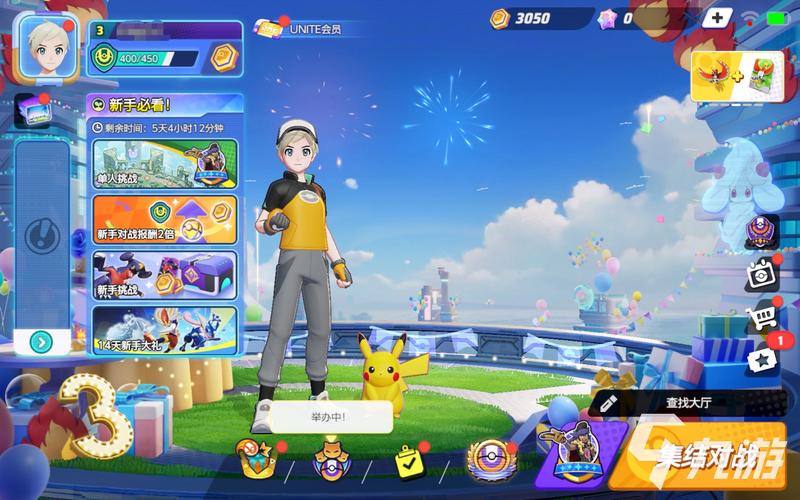800x500 pixels.
Task: Open the 新手对战报酬2倍 reward banner
Action: click(x=165, y=219)
